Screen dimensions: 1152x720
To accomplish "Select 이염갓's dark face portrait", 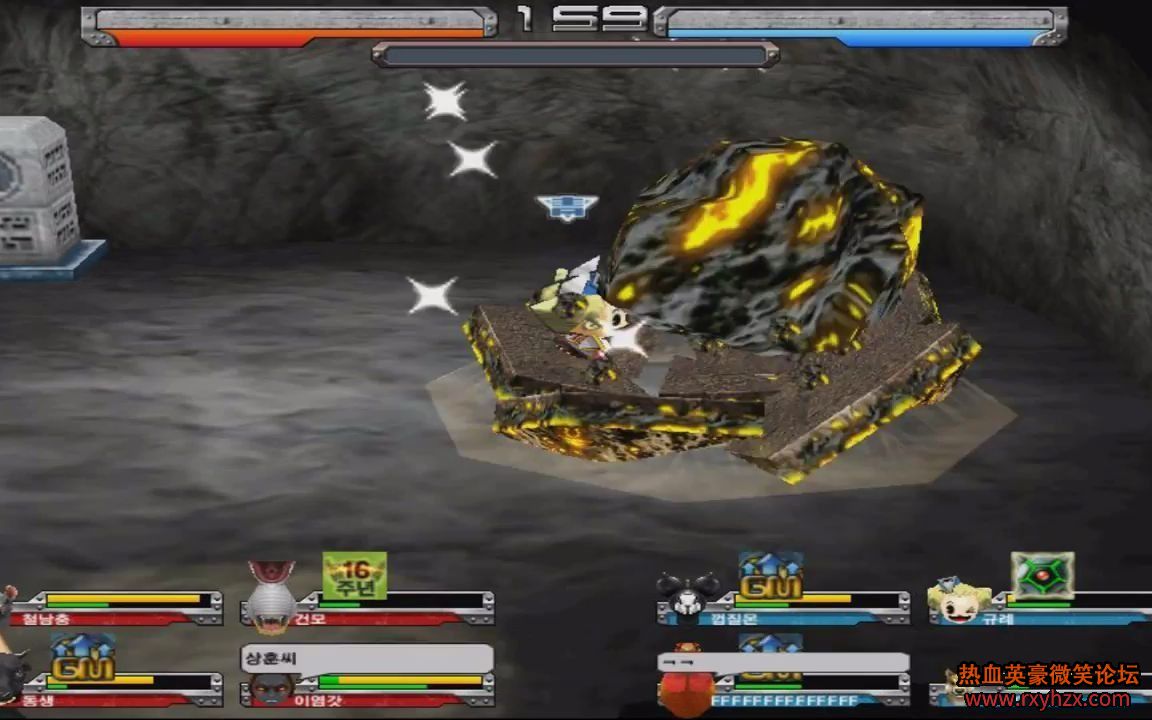I will [273, 690].
